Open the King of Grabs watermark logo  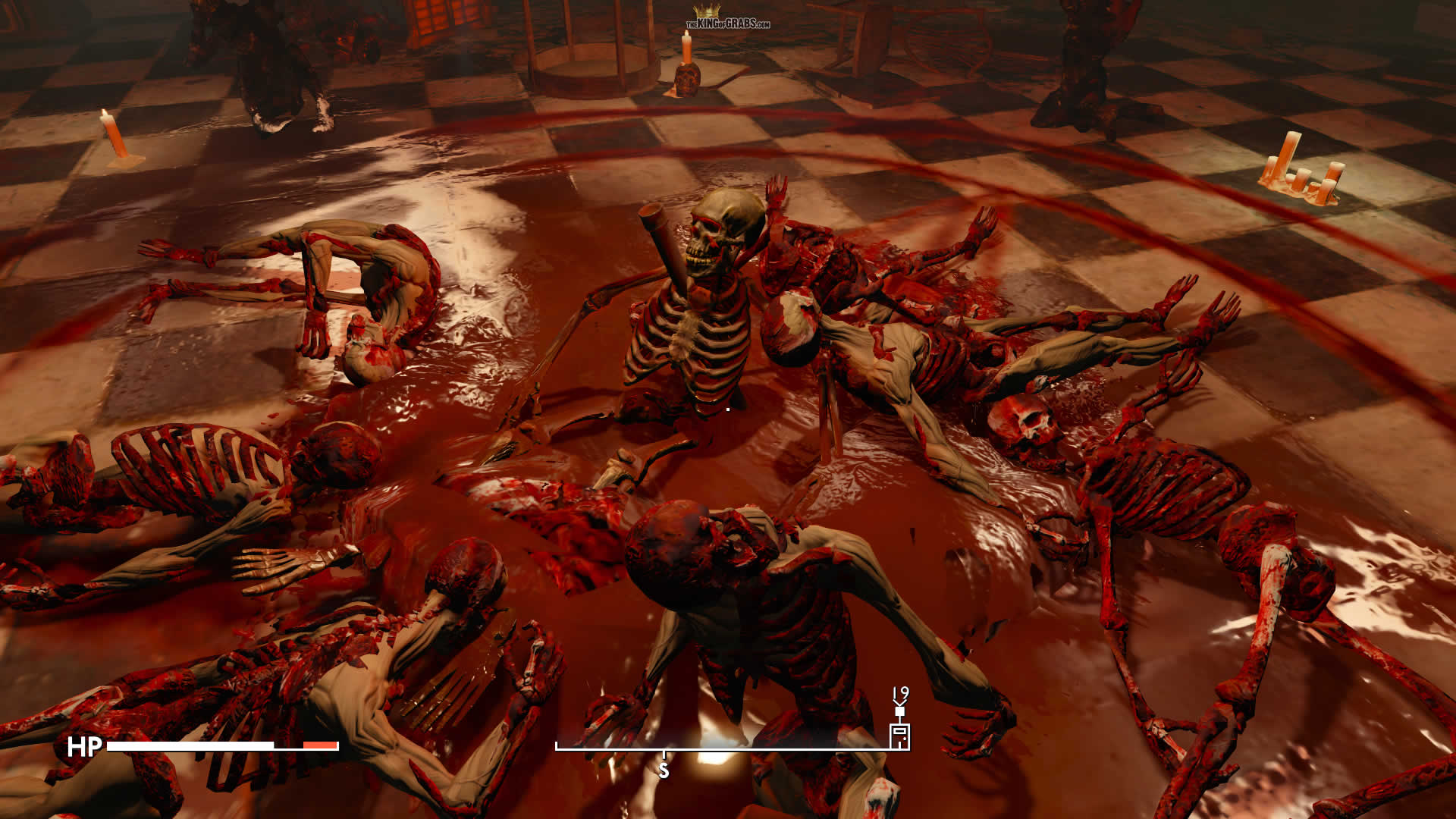coord(727,18)
